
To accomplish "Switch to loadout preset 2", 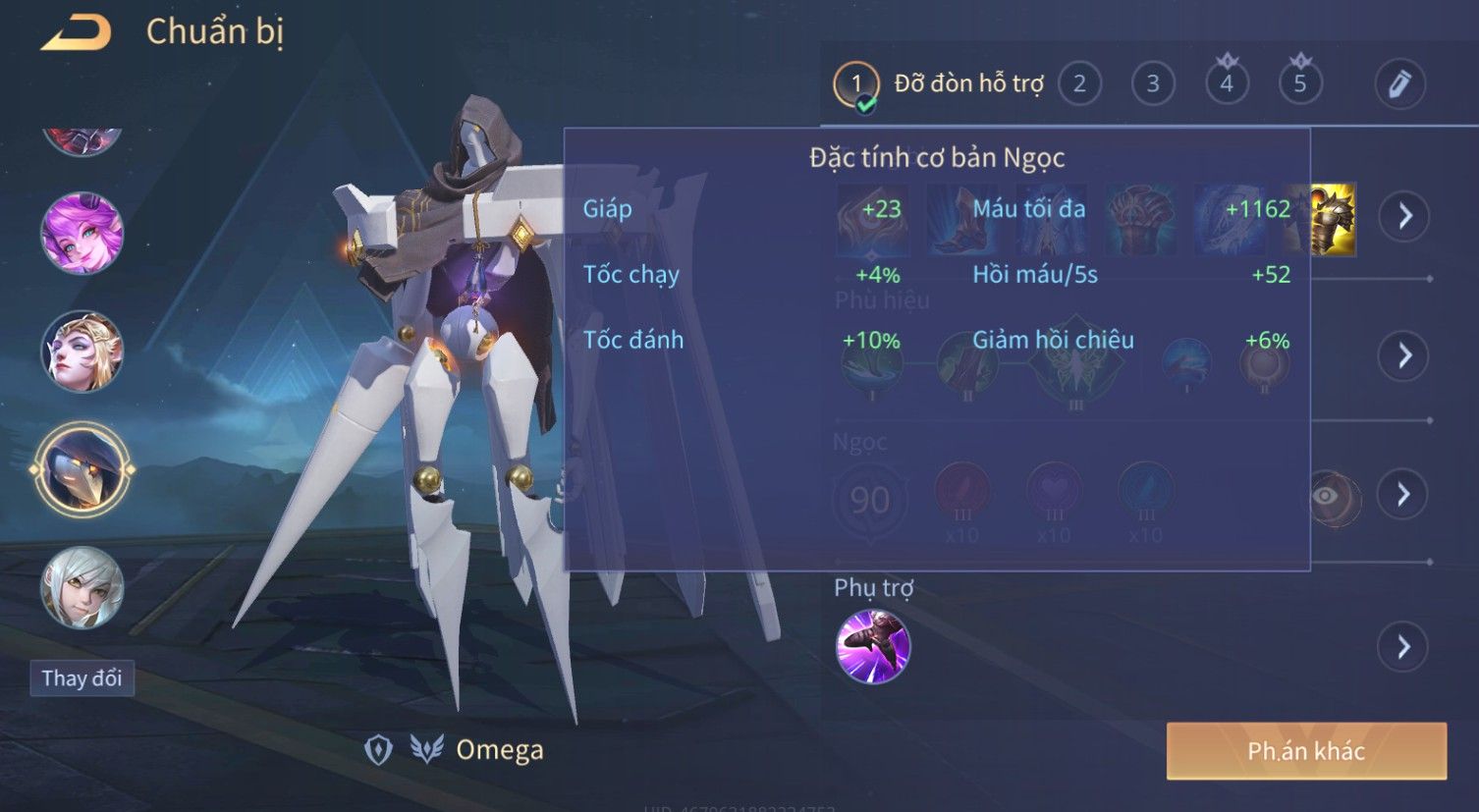I will click(1079, 84).
